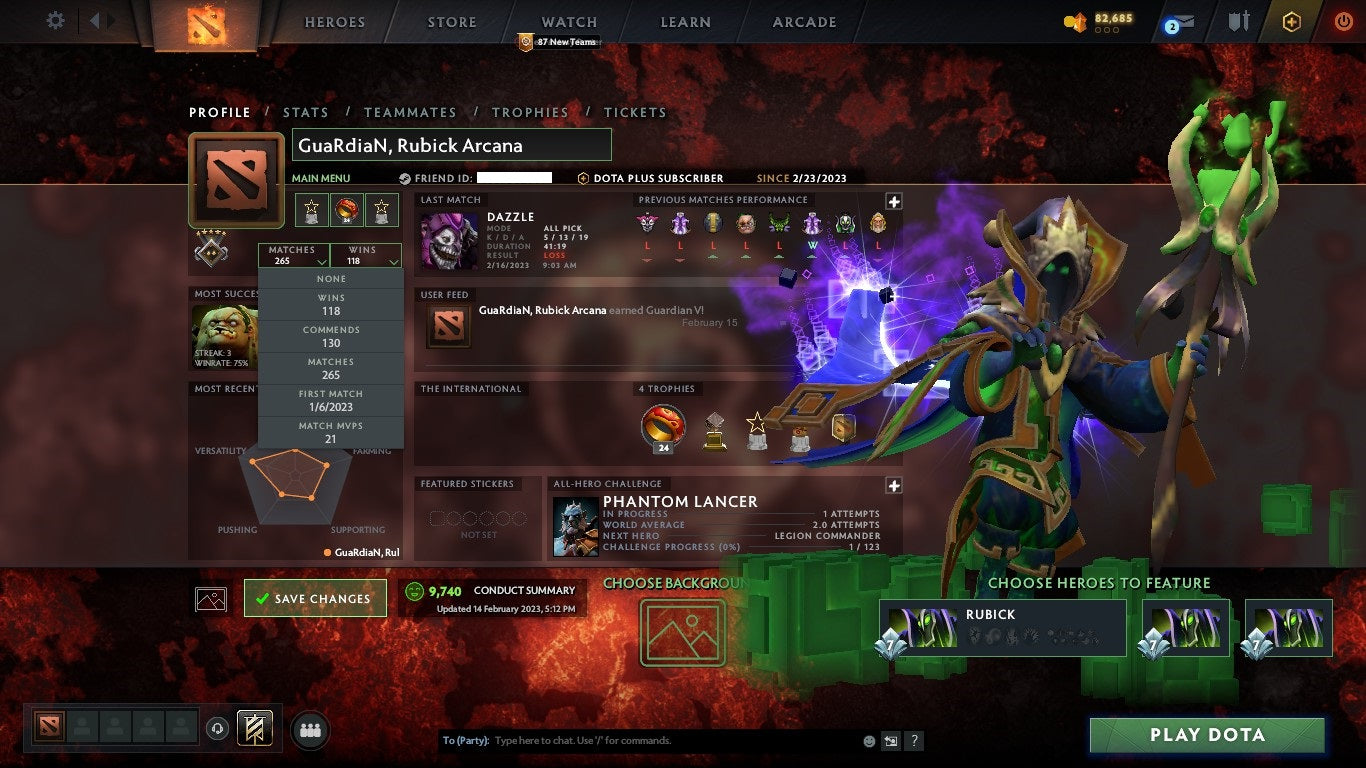Switch to the TROPHIES tab
The height and width of the screenshot is (768, 1366).
531,112
